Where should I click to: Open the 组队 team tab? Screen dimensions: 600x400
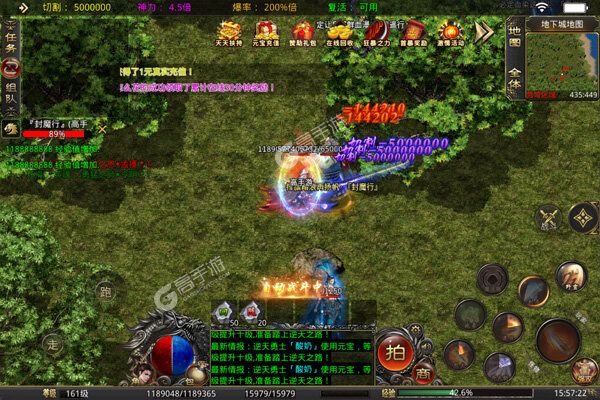[12, 92]
